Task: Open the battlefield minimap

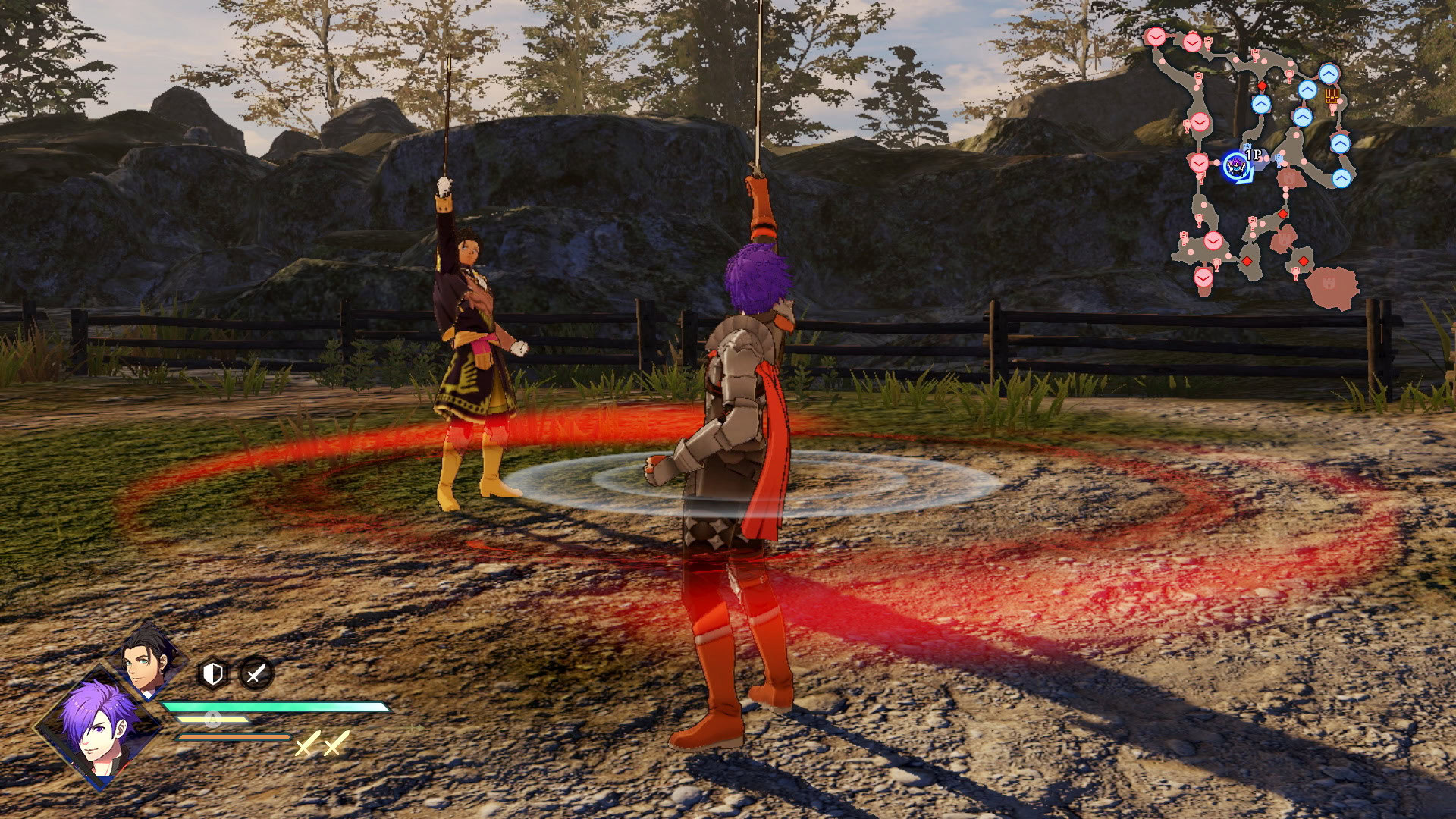Action: 1255,167
